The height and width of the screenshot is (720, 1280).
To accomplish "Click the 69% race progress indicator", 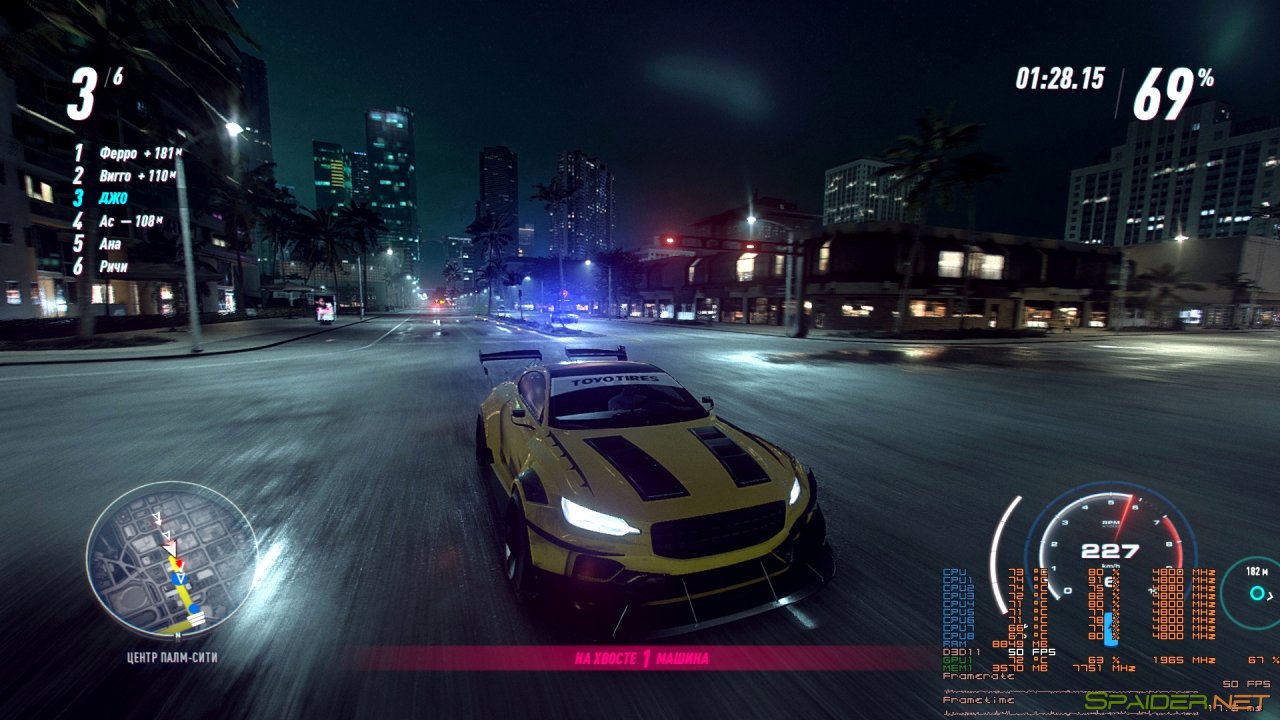I will click(x=1172, y=85).
